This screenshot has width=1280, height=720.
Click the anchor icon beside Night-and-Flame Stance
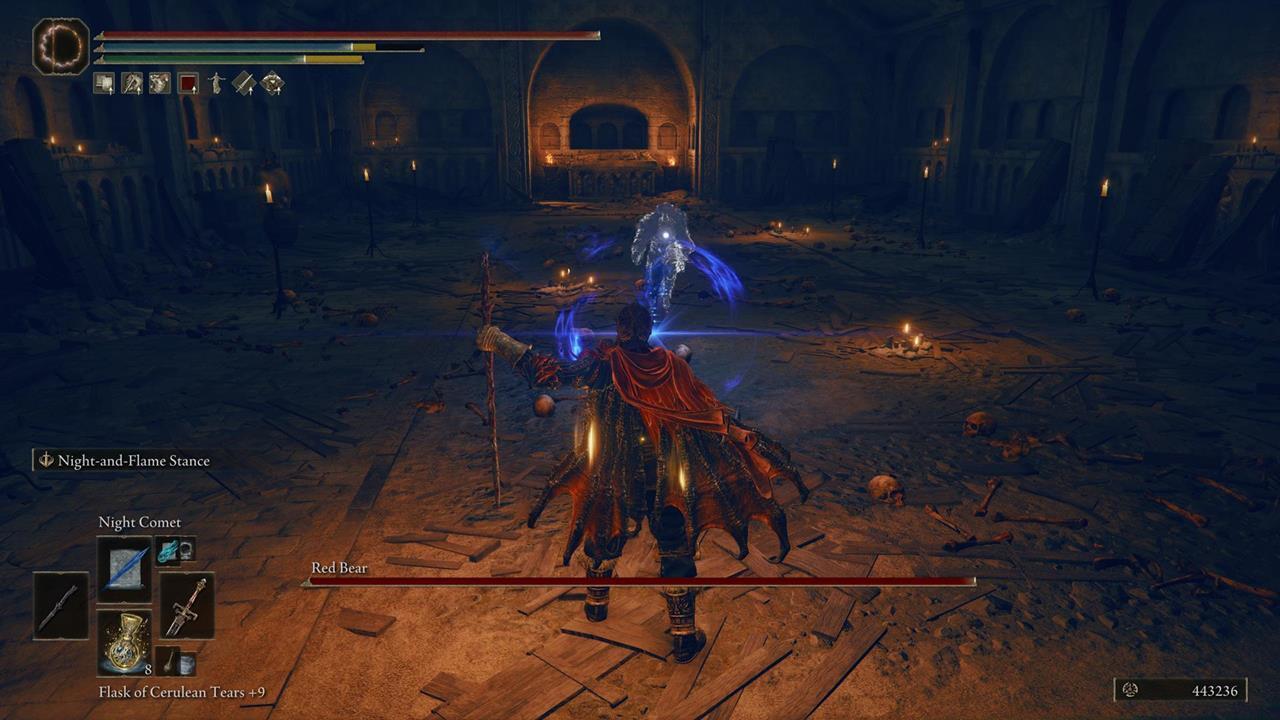tap(44, 461)
